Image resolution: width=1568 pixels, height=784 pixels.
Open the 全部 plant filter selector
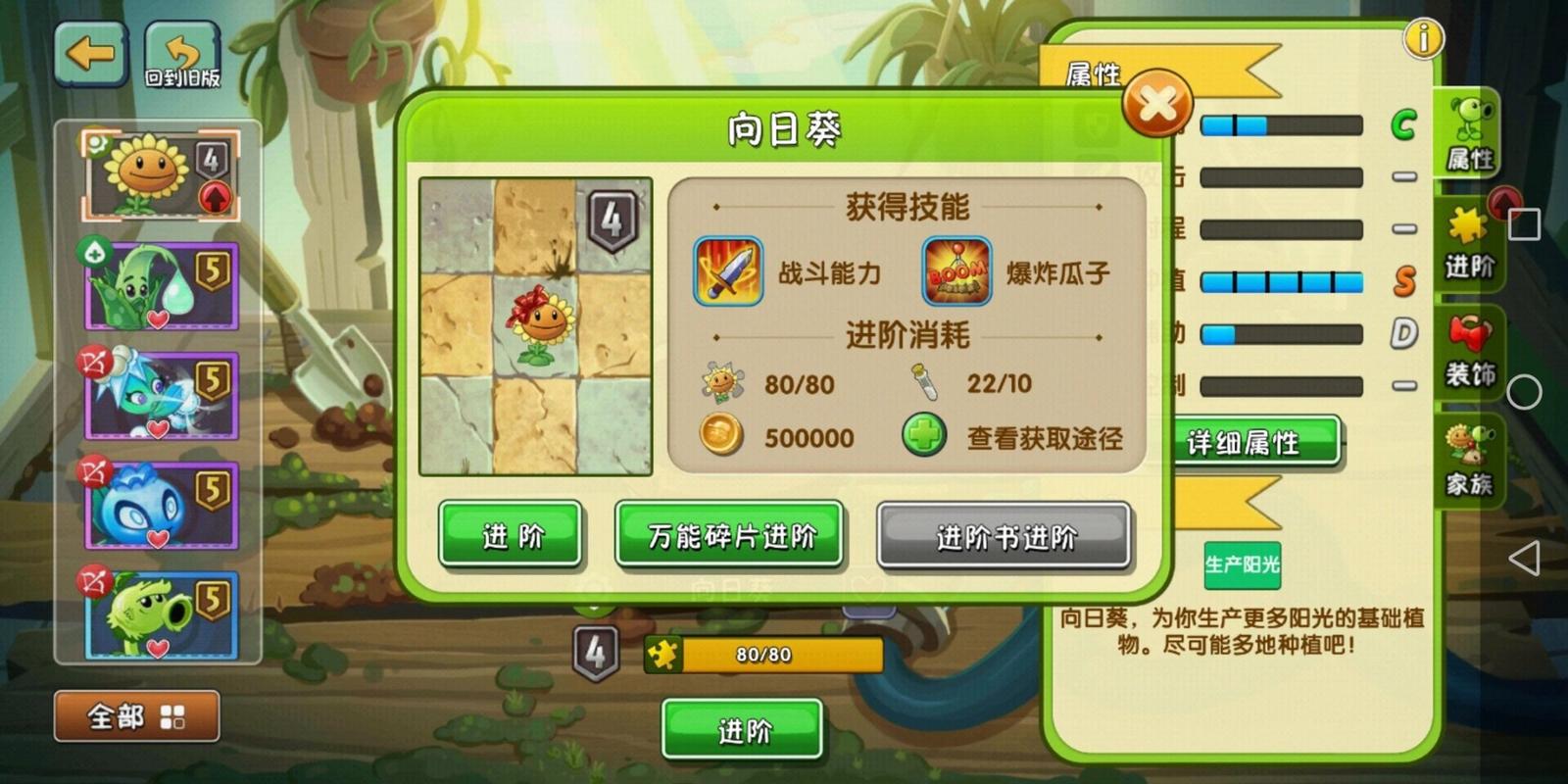click(x=135, y=717)
